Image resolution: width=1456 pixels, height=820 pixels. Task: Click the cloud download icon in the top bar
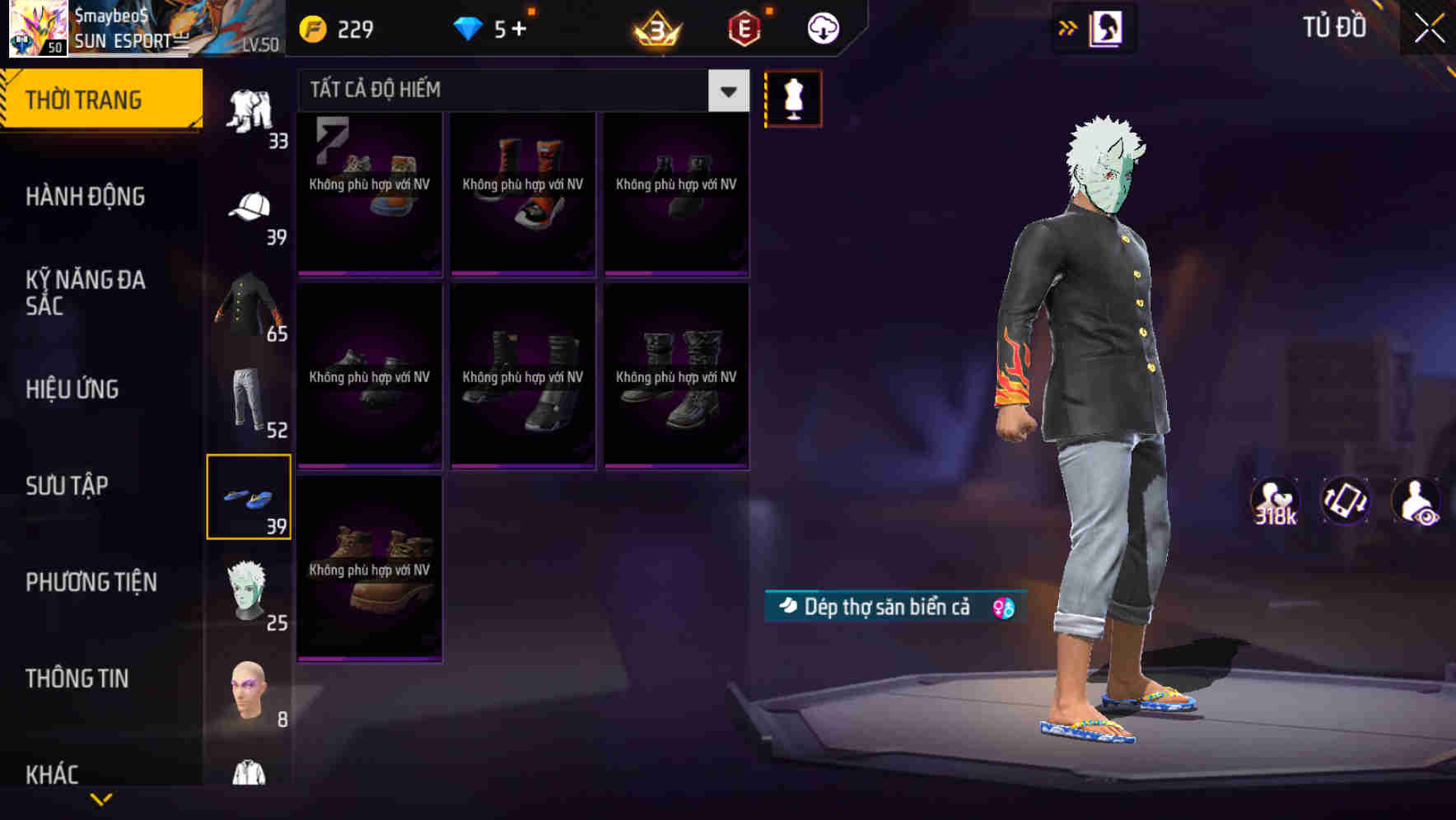coord(822,27)
